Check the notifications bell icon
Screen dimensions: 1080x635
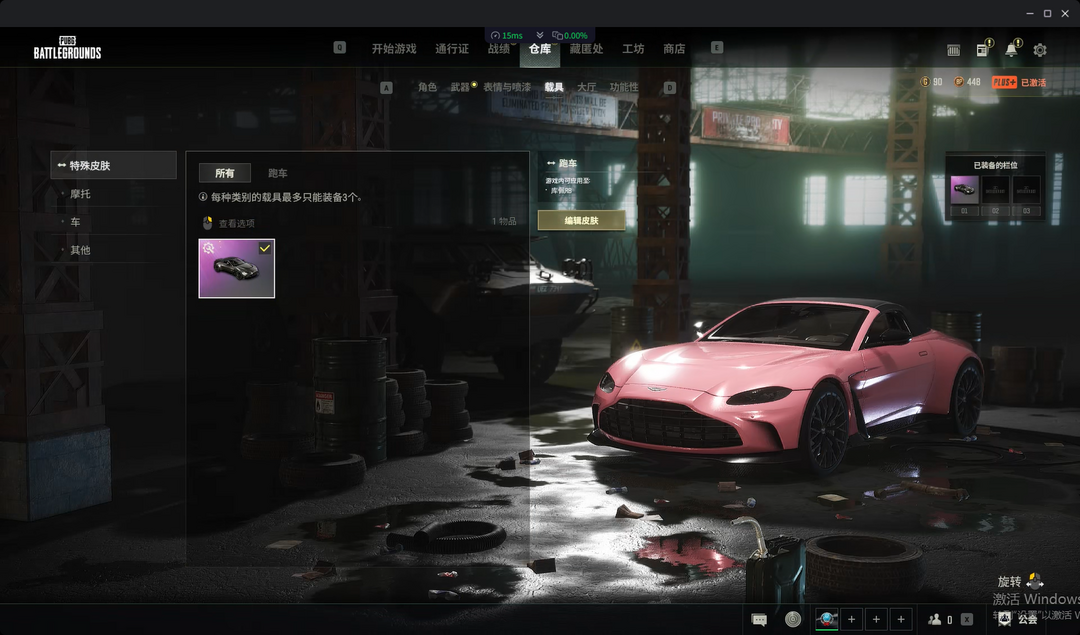click(x=1011, y=50)
